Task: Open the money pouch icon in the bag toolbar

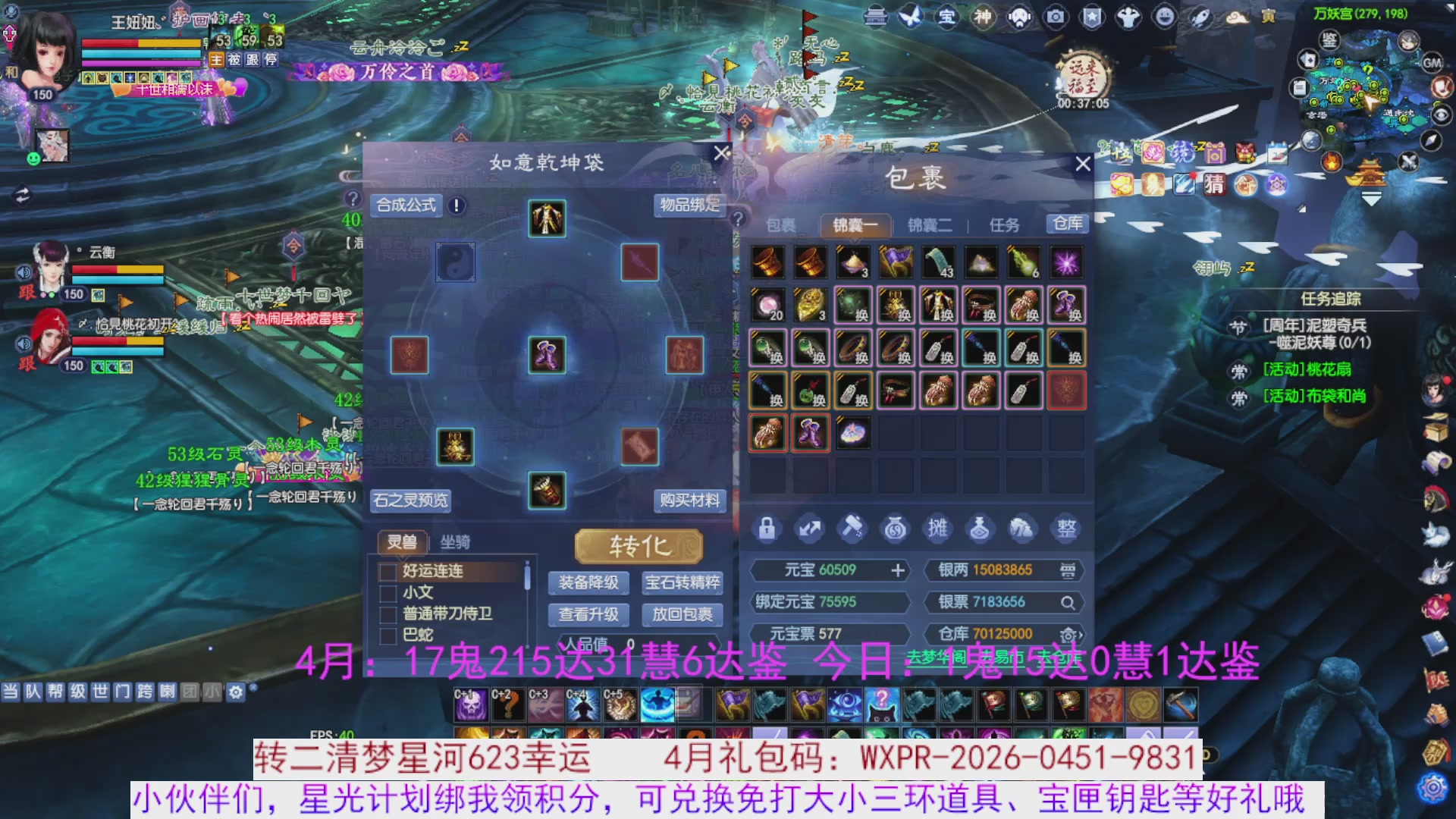Action: point(895,529)
